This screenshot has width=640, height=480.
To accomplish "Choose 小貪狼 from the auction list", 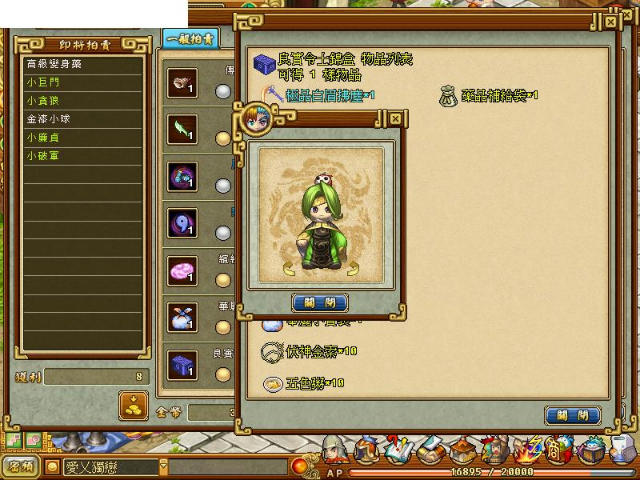I will click(x=43, y=100).
